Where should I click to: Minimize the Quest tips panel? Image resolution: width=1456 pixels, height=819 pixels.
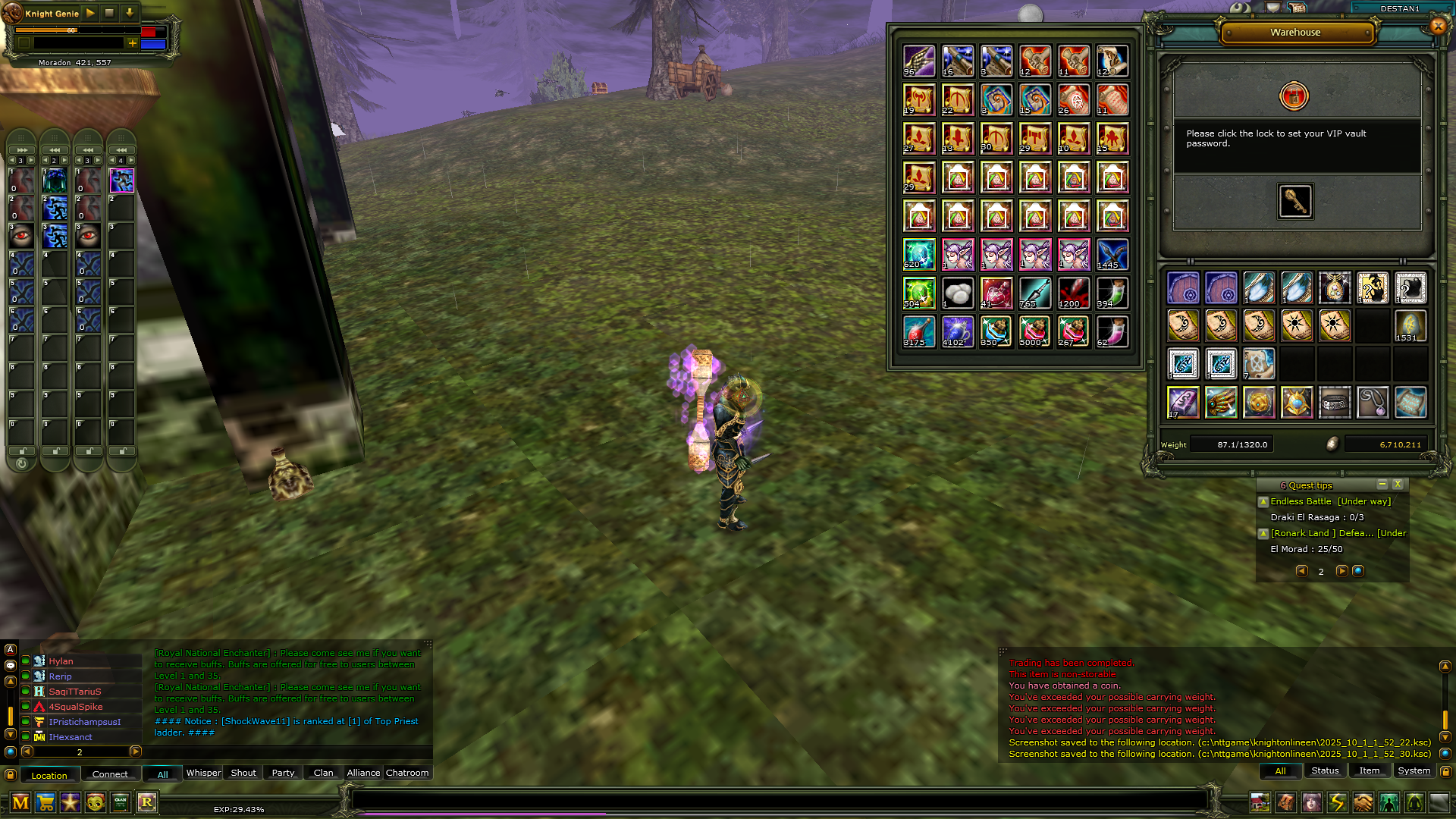(x=1382, y=485)
